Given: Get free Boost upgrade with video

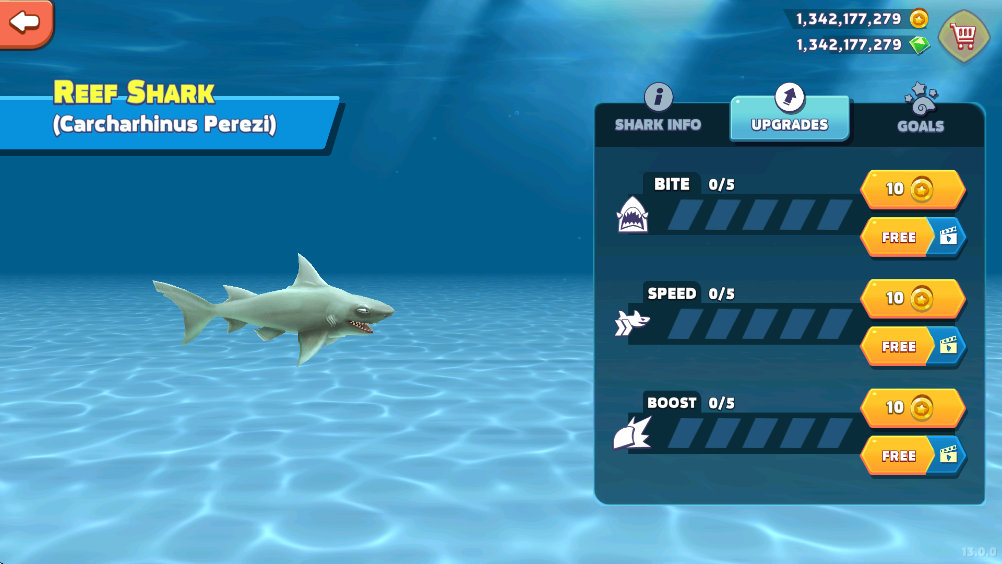Looking at the screenshot, I should pos(912,455).
